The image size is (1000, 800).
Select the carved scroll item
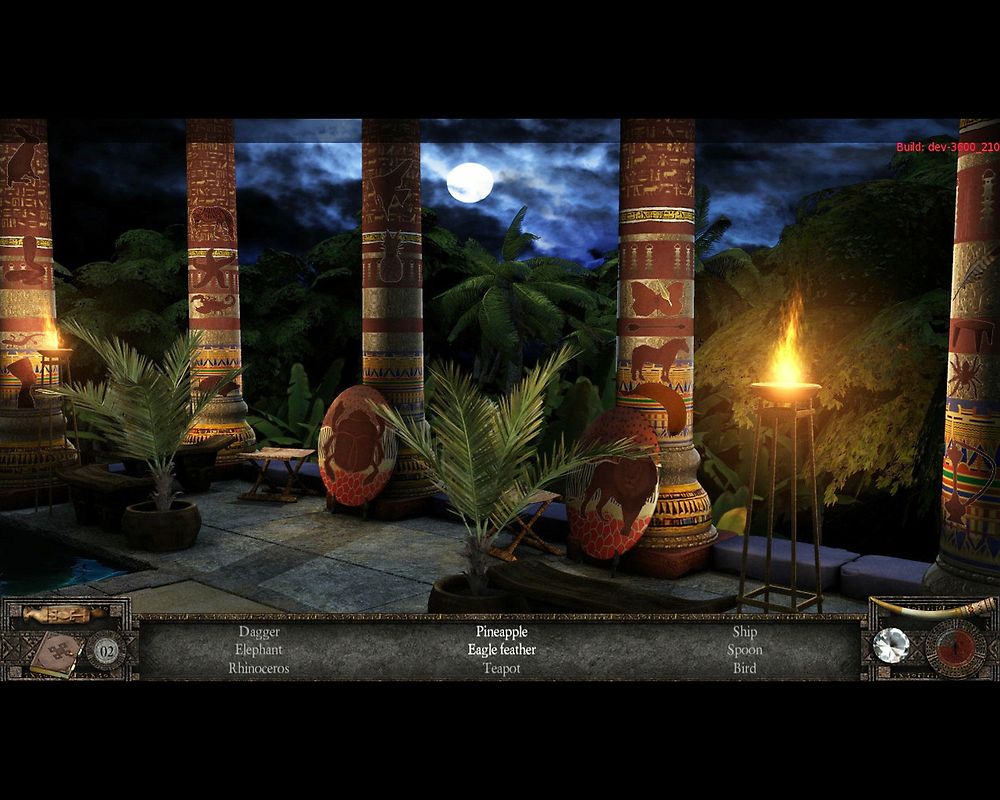pos(64,614)
